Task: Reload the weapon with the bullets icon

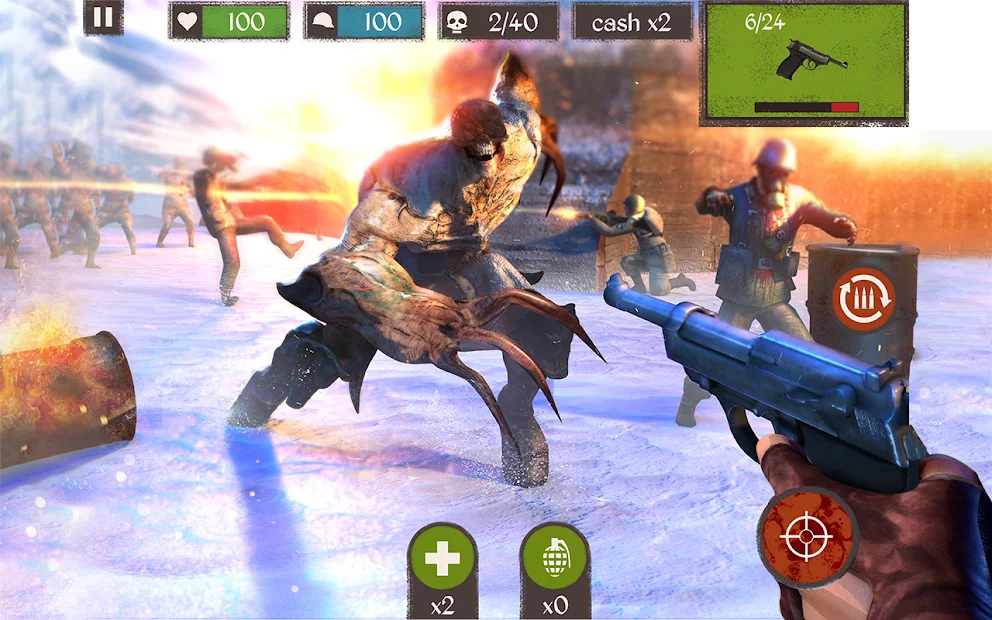Action: 863,300
